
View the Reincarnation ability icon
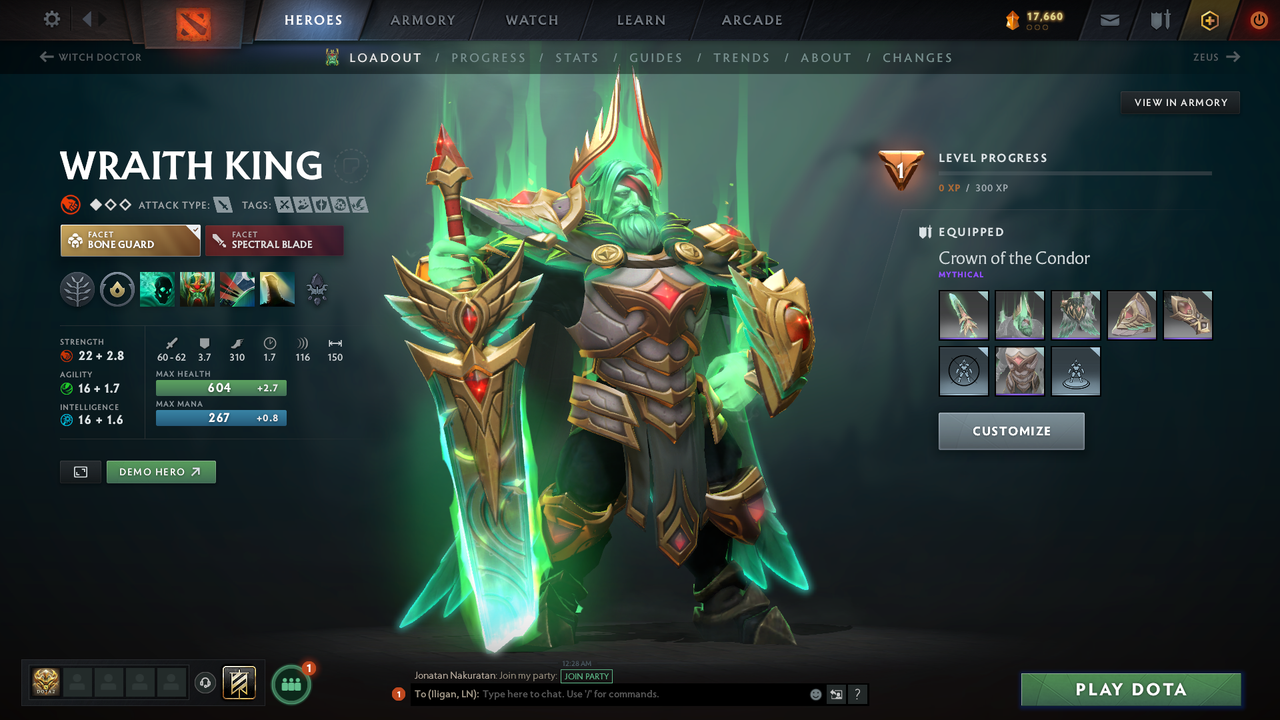(x=277, y=289)
